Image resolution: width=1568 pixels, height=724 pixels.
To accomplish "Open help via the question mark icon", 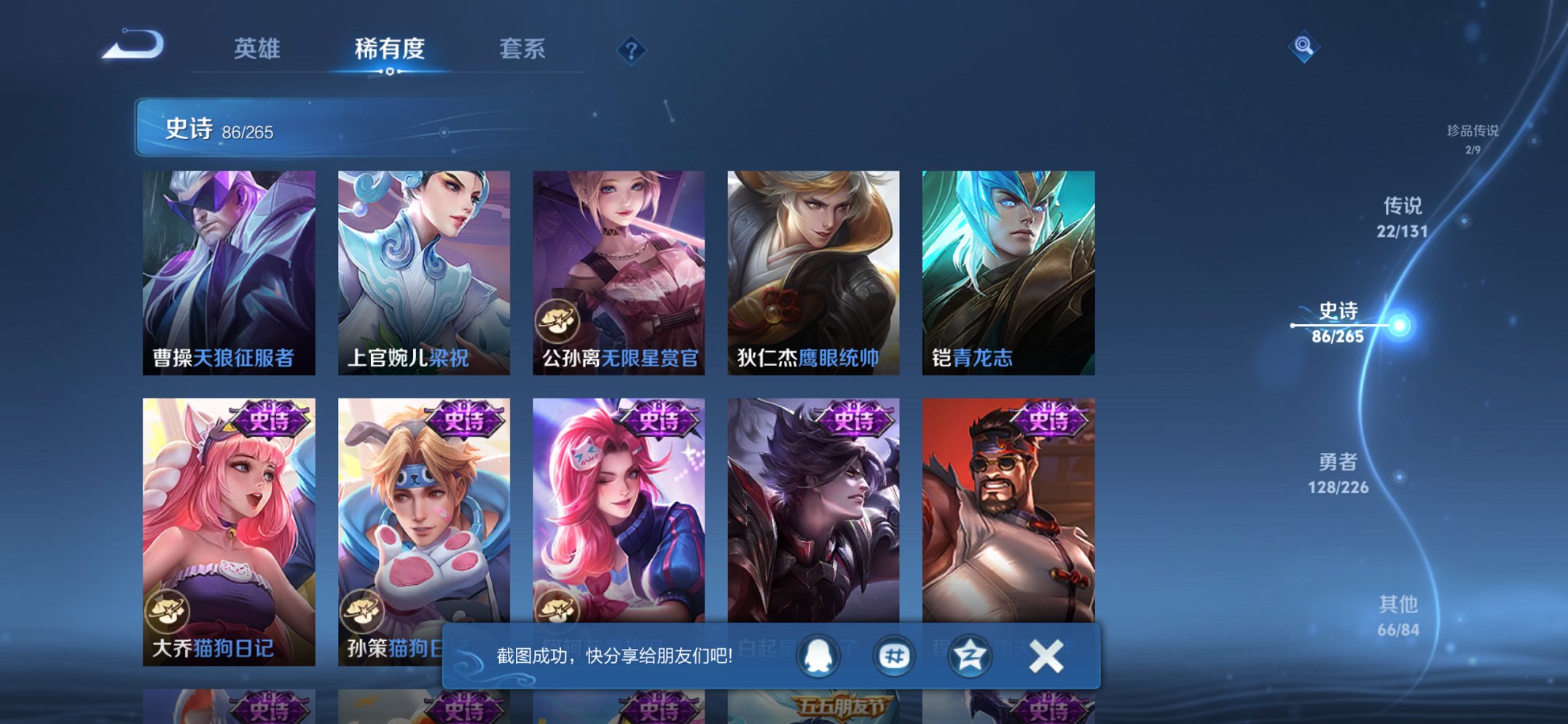I will click(632, 50).
